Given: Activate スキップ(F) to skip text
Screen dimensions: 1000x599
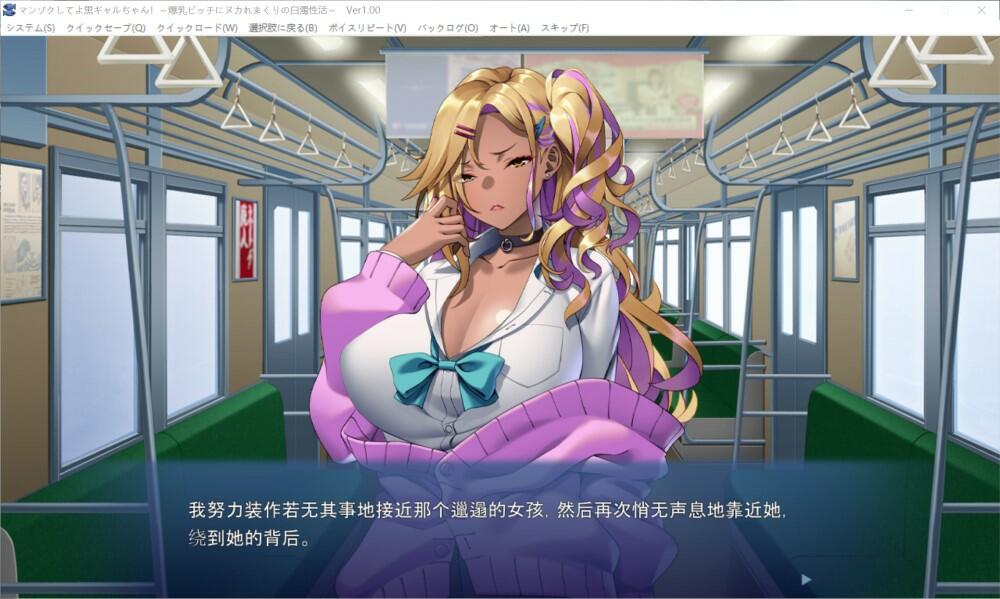Looking at the screenshot, I should pos(565,28).
